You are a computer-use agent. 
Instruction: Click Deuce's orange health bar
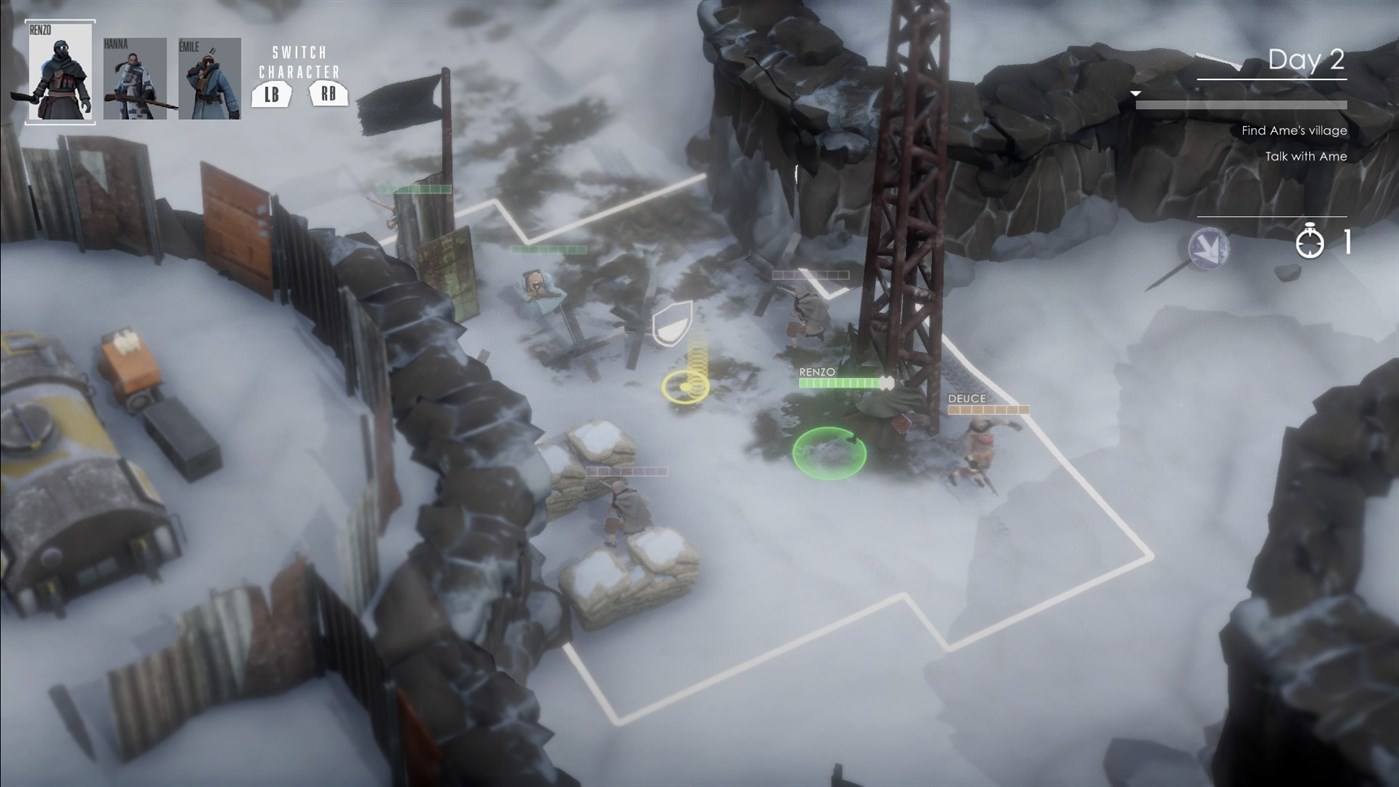(987, 410)
